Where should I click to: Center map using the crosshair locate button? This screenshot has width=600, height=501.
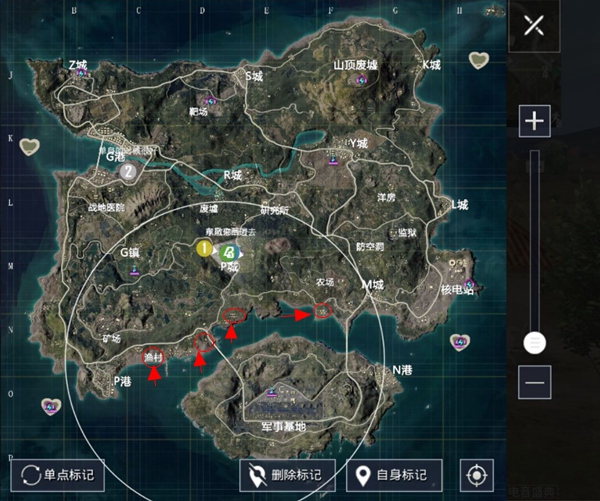coord(477,474)
